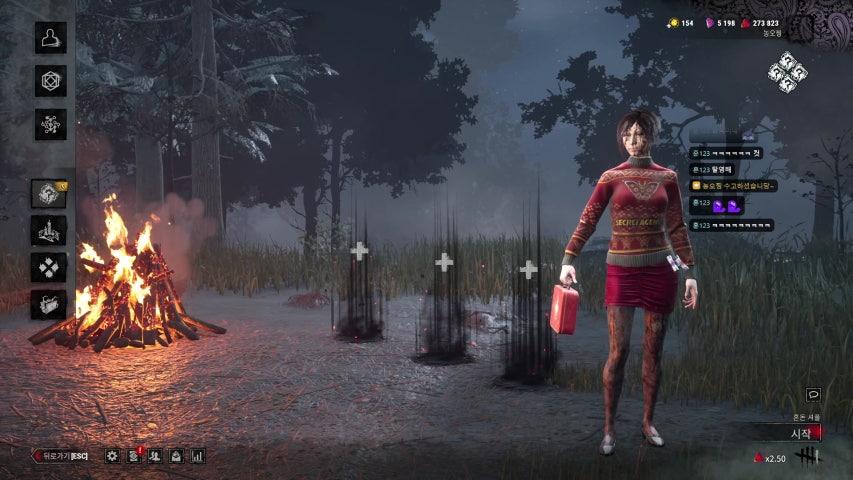853x480 pixels.
Task: Click the 시작 start button
Action: pos(790,433)
